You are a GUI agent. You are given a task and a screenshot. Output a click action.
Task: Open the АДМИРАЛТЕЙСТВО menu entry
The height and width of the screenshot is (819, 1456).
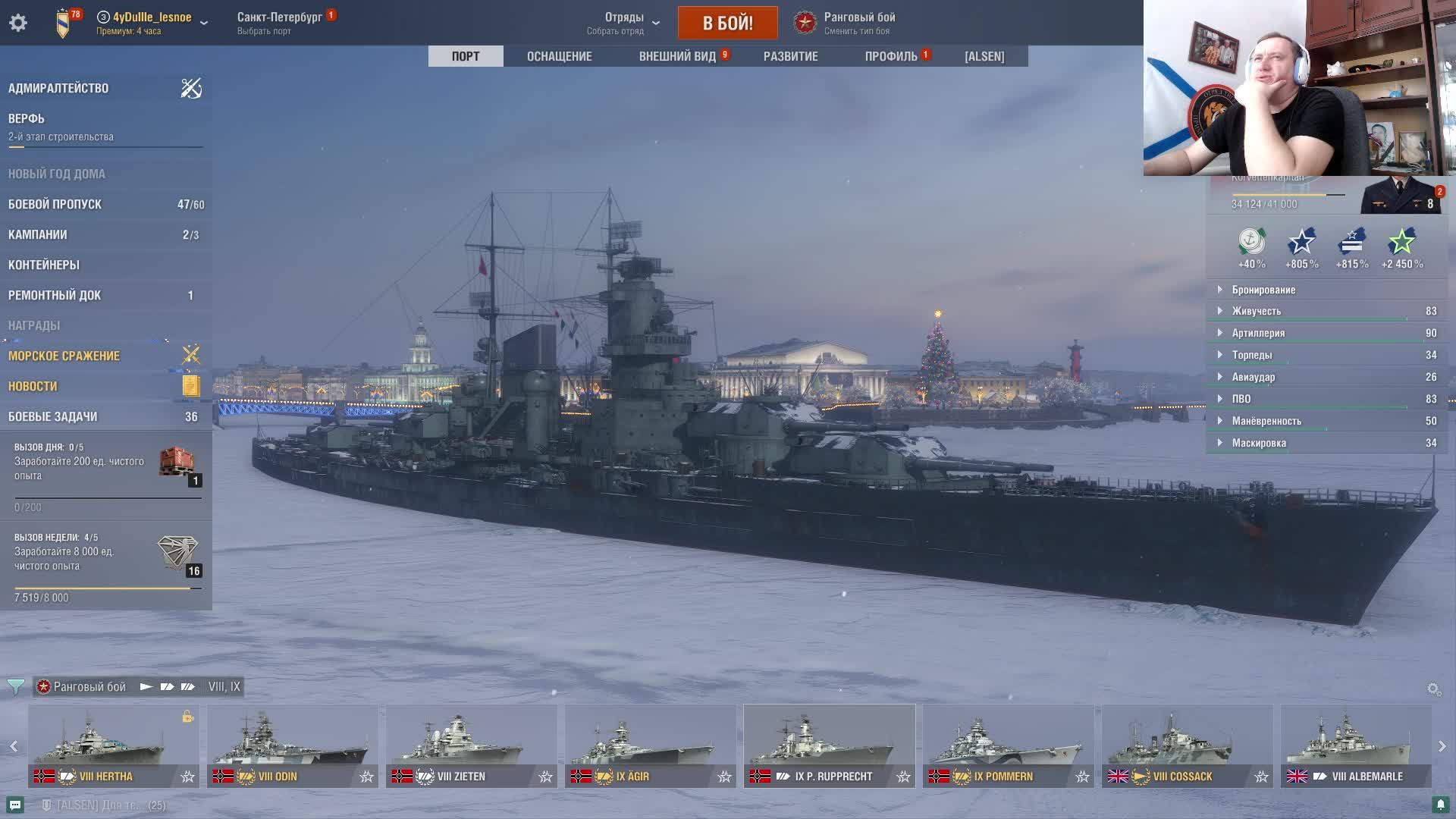pos(58,88)
